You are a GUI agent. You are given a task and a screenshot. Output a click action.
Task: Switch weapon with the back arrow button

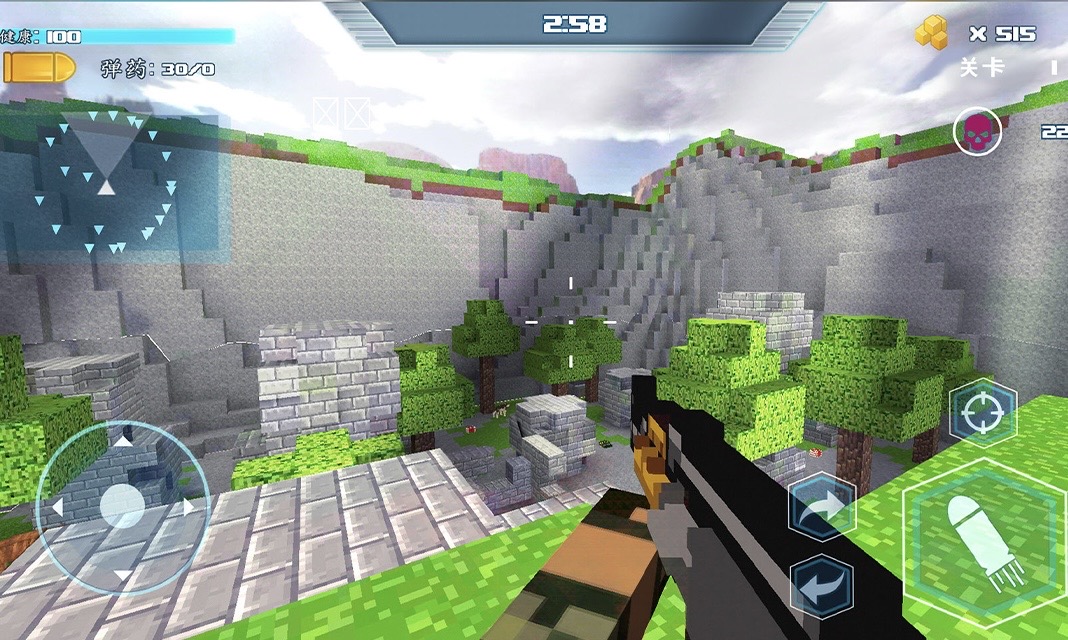(x=821, y=587)
